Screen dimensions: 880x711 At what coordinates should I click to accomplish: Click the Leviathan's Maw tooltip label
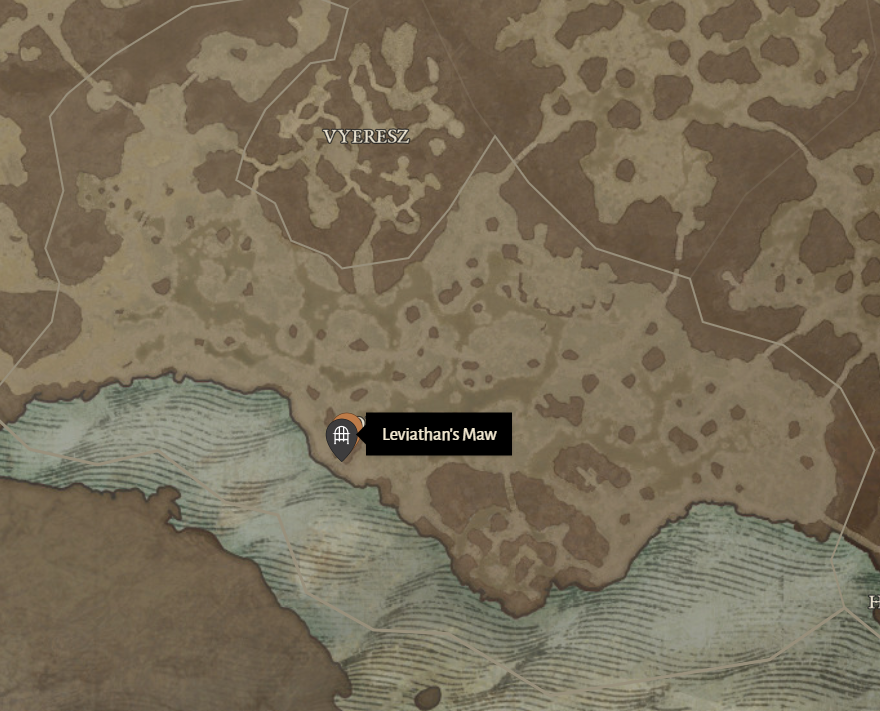point(439,435)
